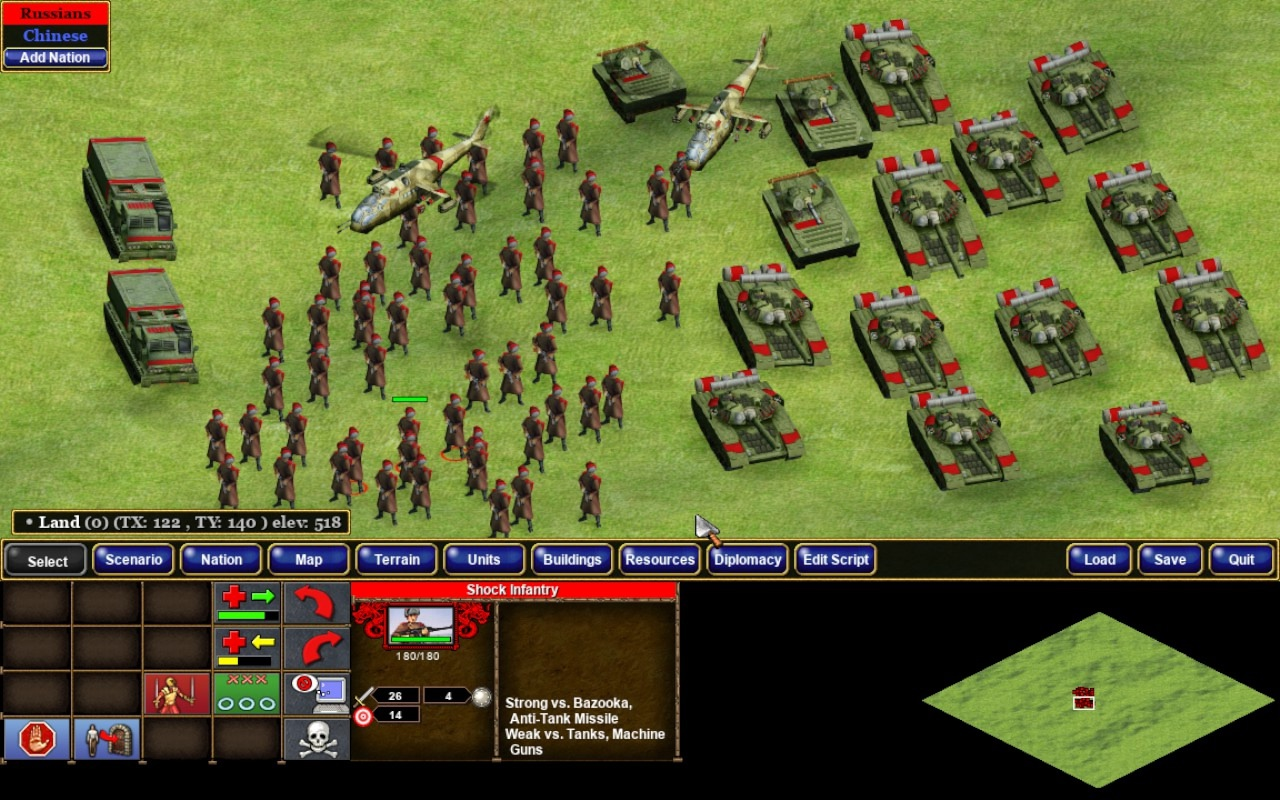Select the Russians nation entry
Image resolution: width=1280 pixels, height=800 pixels.
click(x=55, y=14)
